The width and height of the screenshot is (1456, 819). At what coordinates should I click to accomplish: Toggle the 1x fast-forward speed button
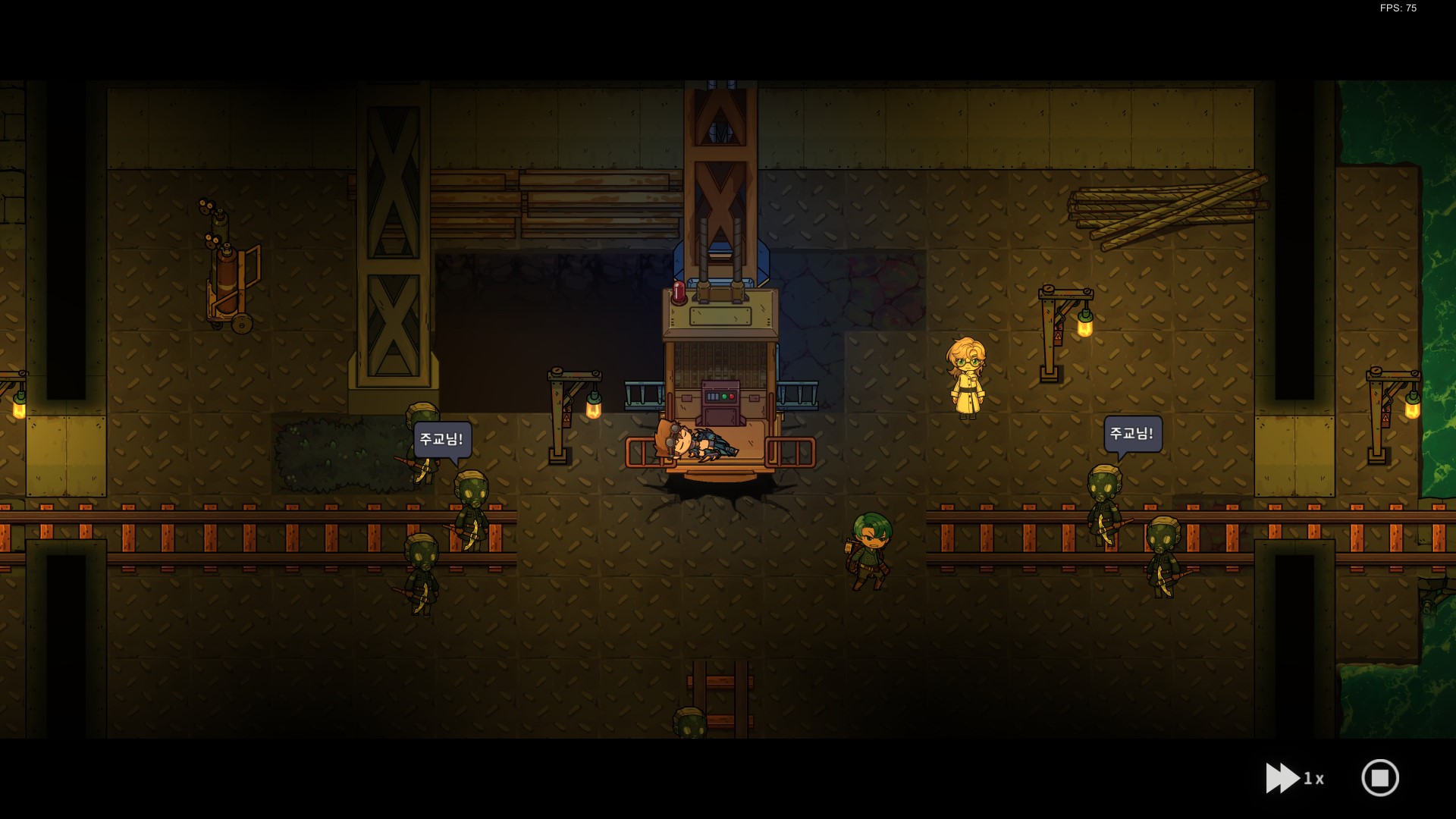click(1293, 778)
